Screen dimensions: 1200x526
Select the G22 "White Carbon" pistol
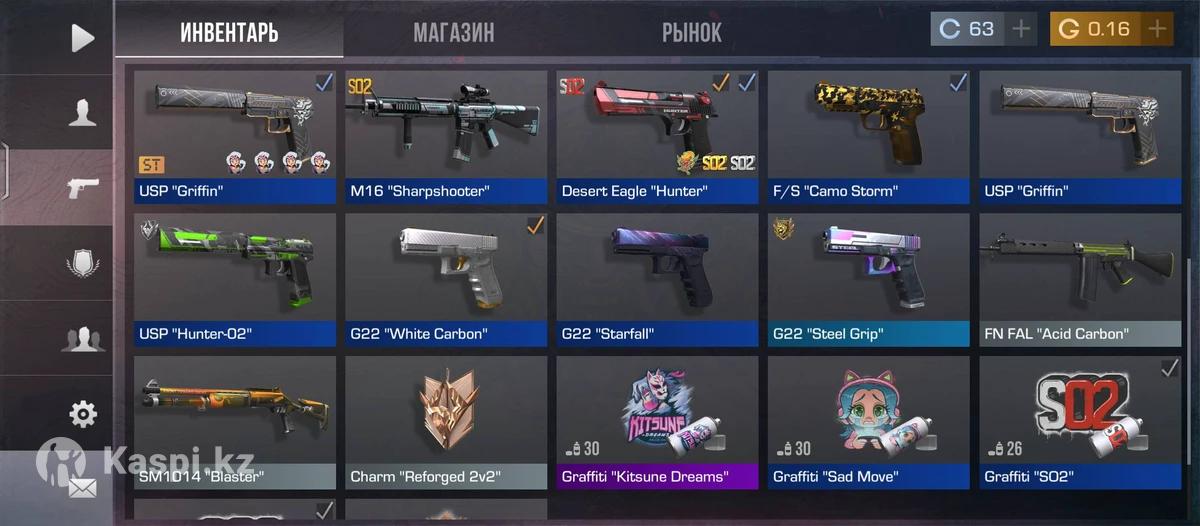coord(446,280)
